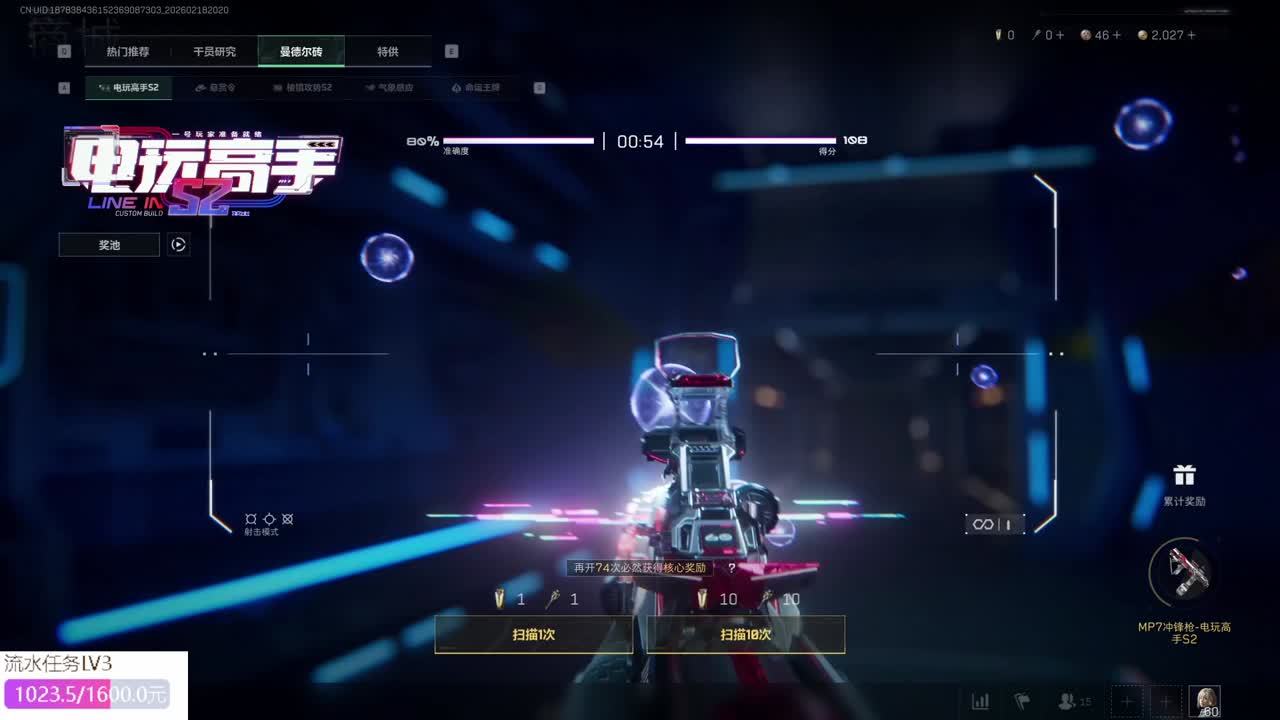
Task: Play the preview video beside 奖池
Action: tap(178, 245)
